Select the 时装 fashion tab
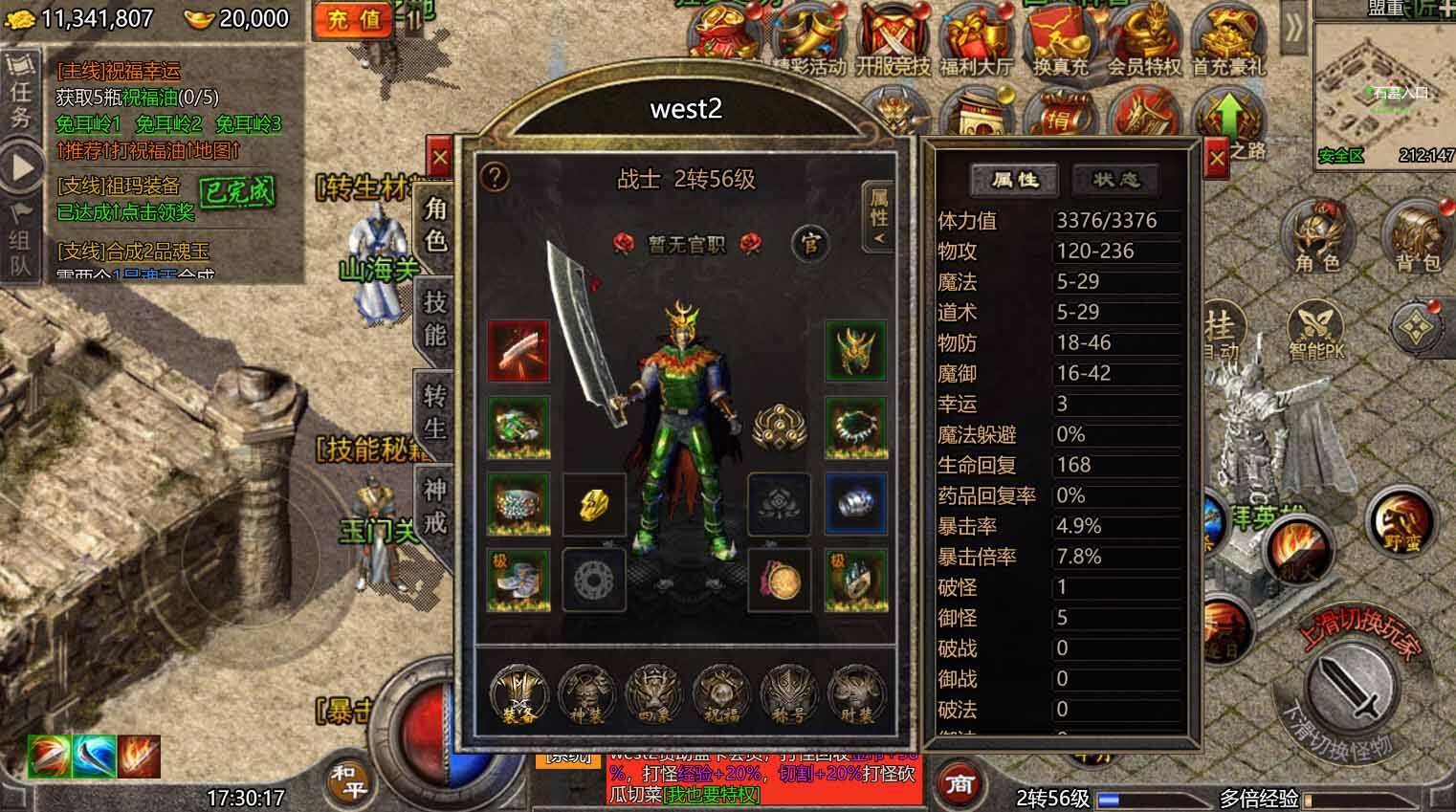This screenshot has height=812, width=1456. click(x=854, y=693)
